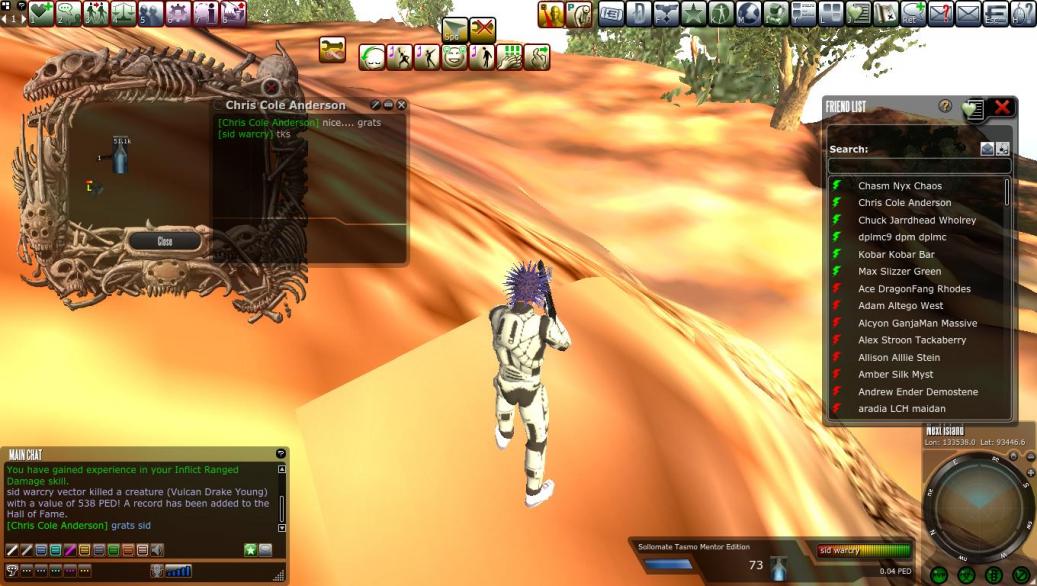Open the friend list help question mark
Image resolution: width=1037 pixels, height=586 pixels.
(x=945, y=106)
